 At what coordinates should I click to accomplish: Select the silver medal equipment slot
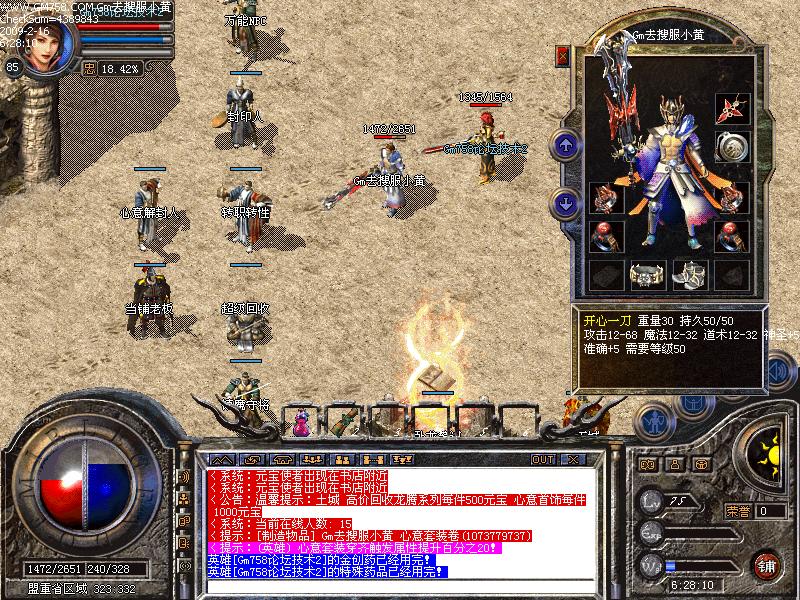732,148
